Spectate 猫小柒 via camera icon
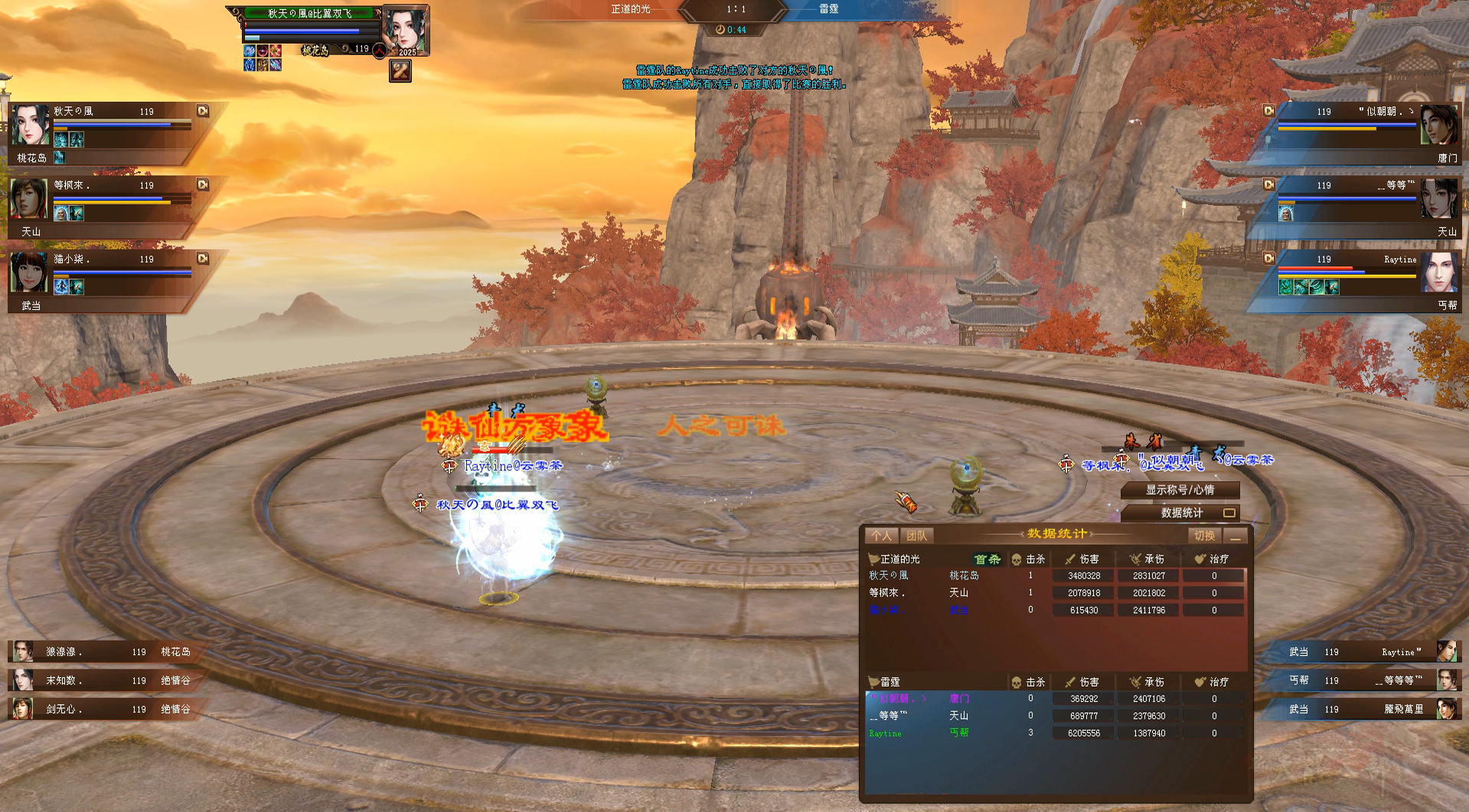 click(203, 259)
